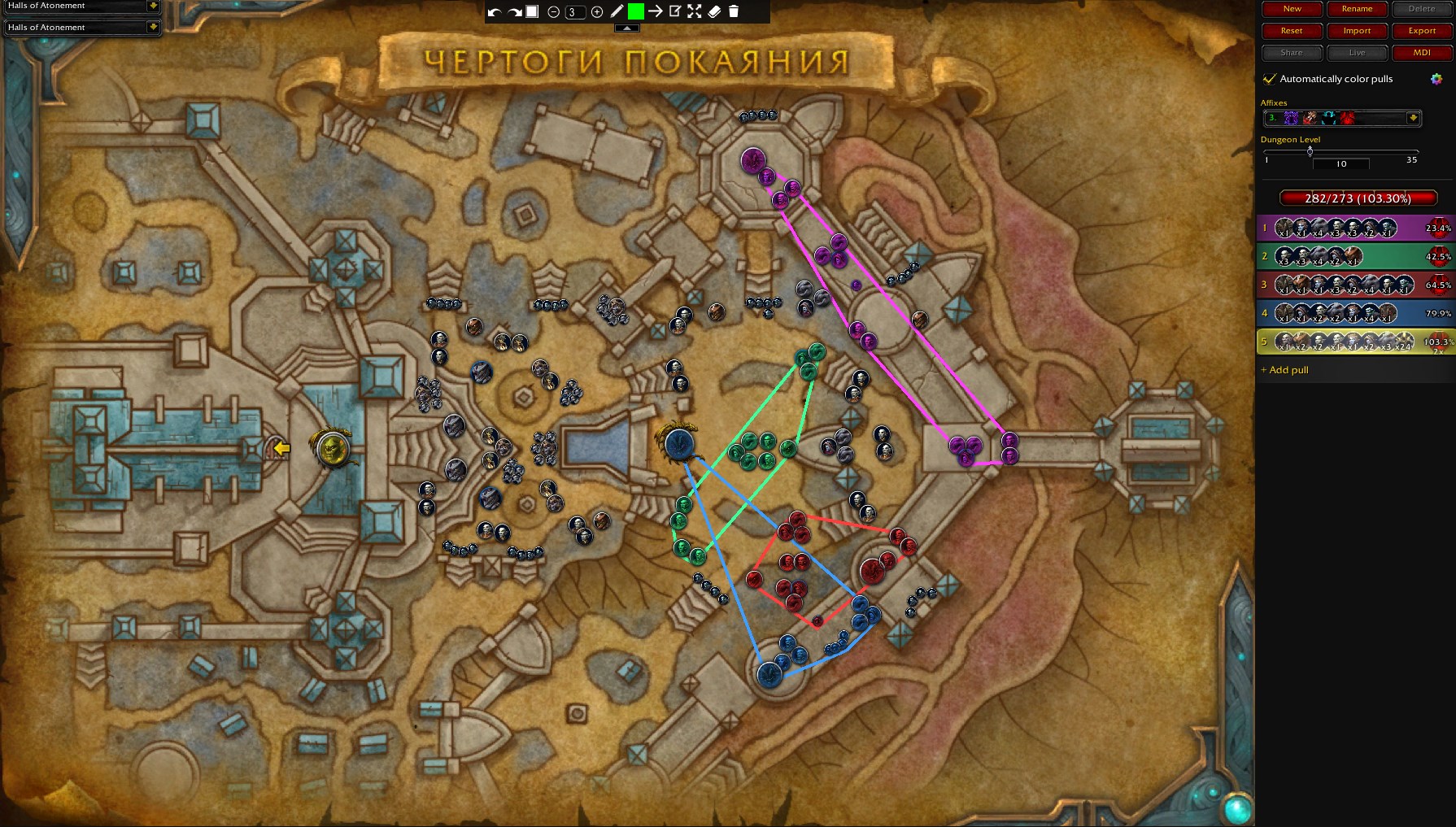This screenshot has height=827, width=1456.
Task: Open the Import route dialog
Action: [x=1357, y=31]
